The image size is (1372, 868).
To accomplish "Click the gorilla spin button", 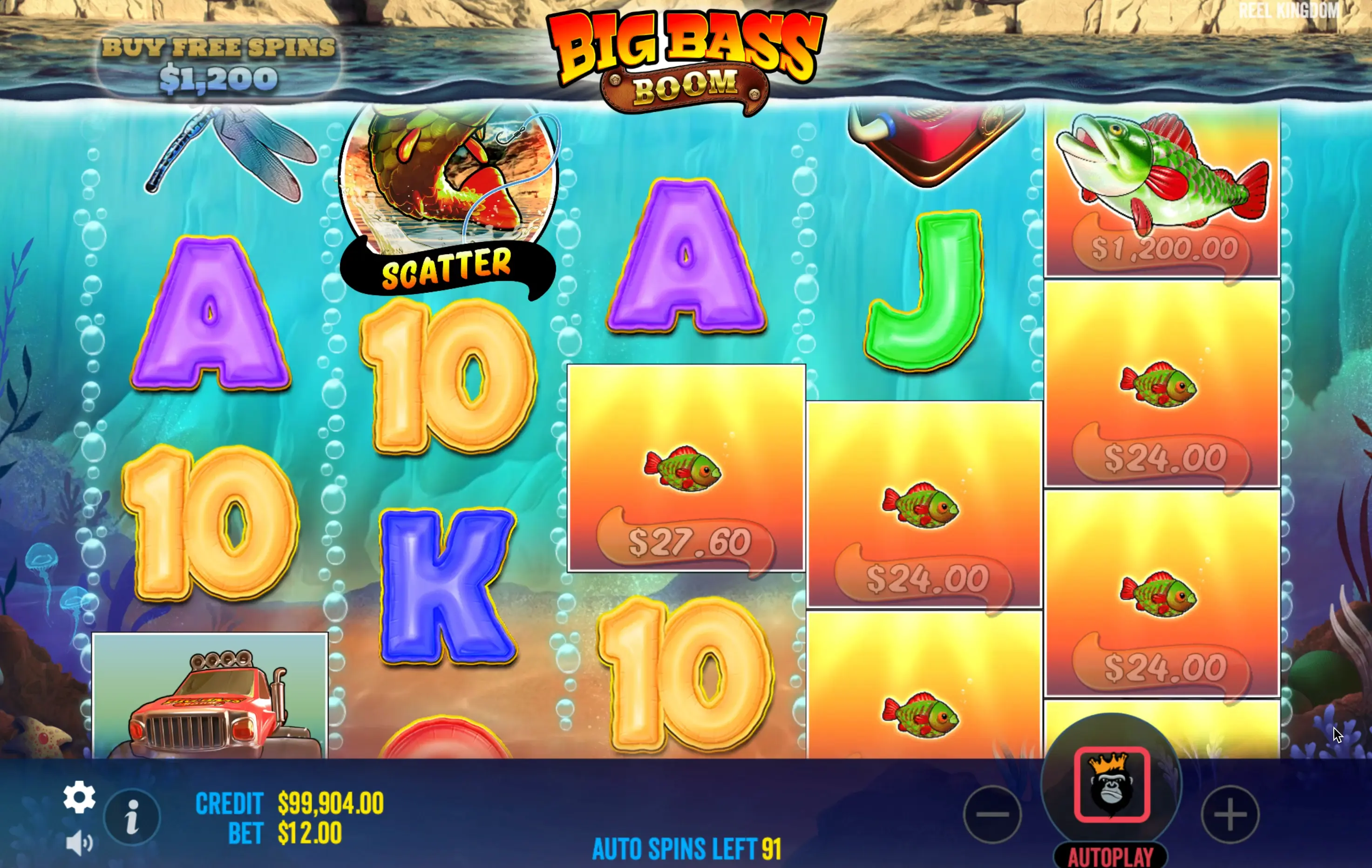I will coord(1112,784).
